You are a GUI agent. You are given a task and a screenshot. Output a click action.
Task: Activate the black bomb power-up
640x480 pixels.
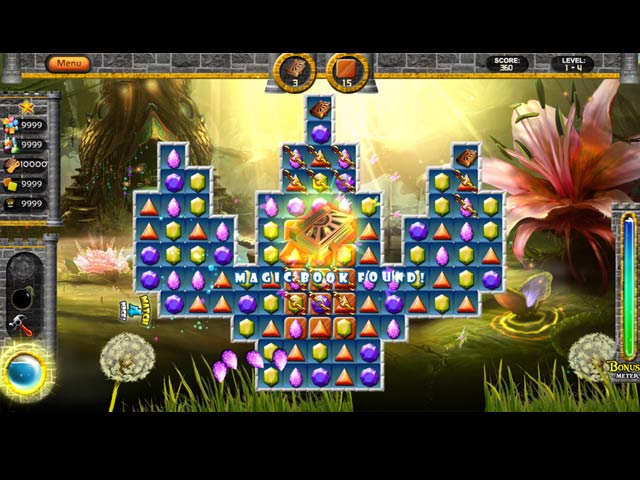(x=23, y=298)
